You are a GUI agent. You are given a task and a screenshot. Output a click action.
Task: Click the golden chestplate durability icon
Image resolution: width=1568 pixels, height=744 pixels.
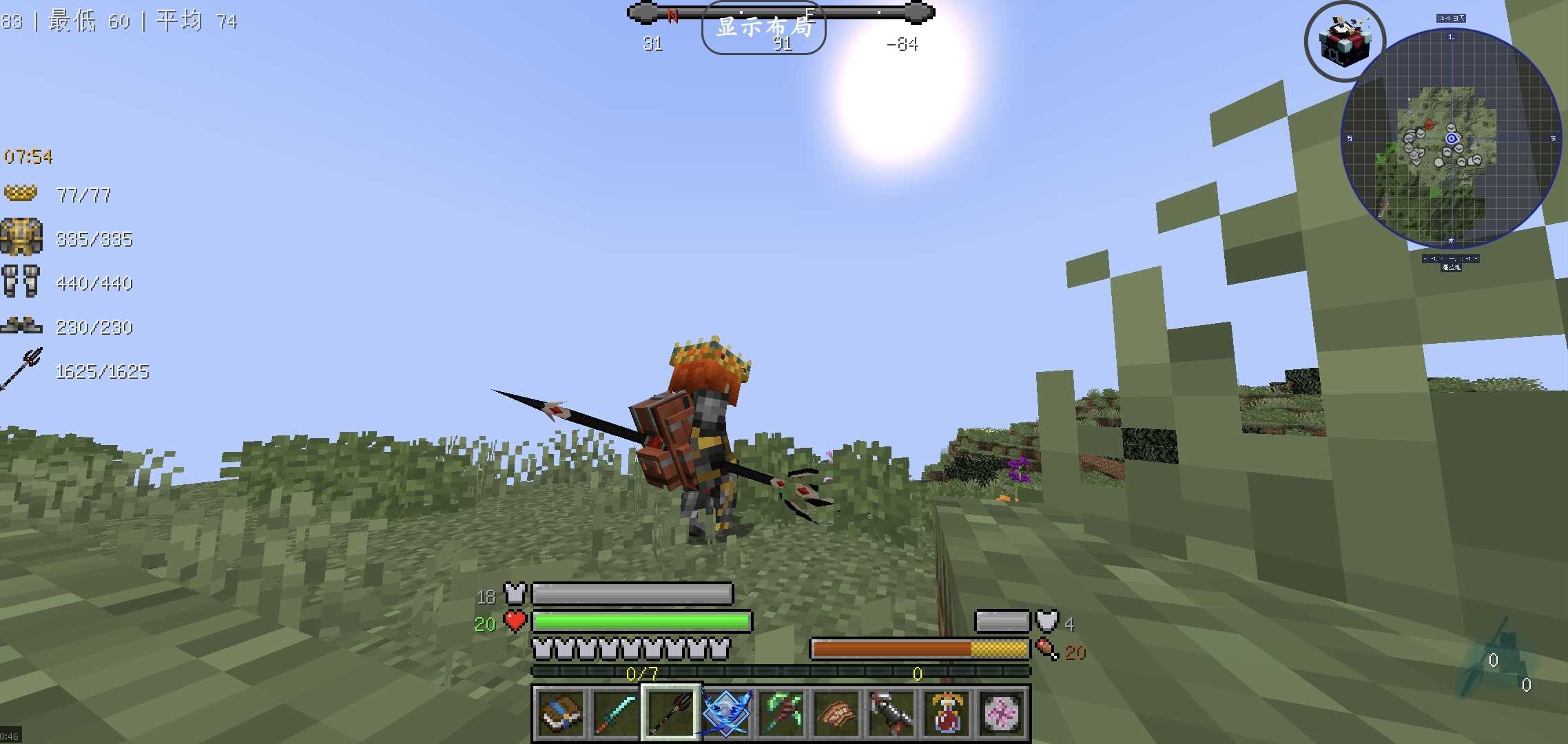[x=21, y=238]
